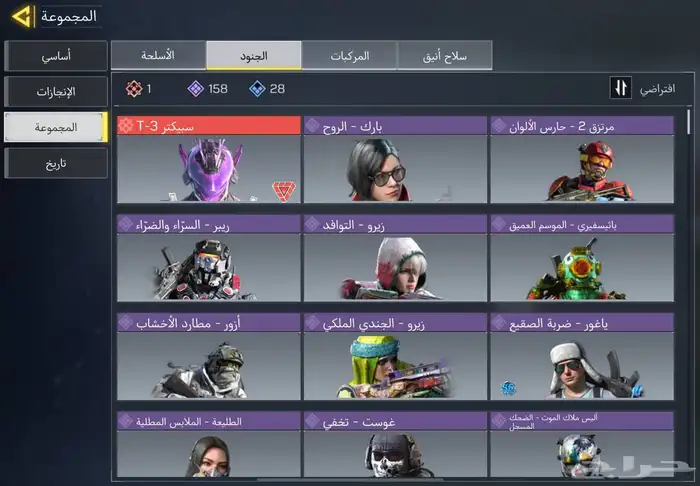Pick the ريبر - السرّاء والضرّاء card
Image resolution: width=700 pixels, height=486 pixels.
(x=209, y=259)
